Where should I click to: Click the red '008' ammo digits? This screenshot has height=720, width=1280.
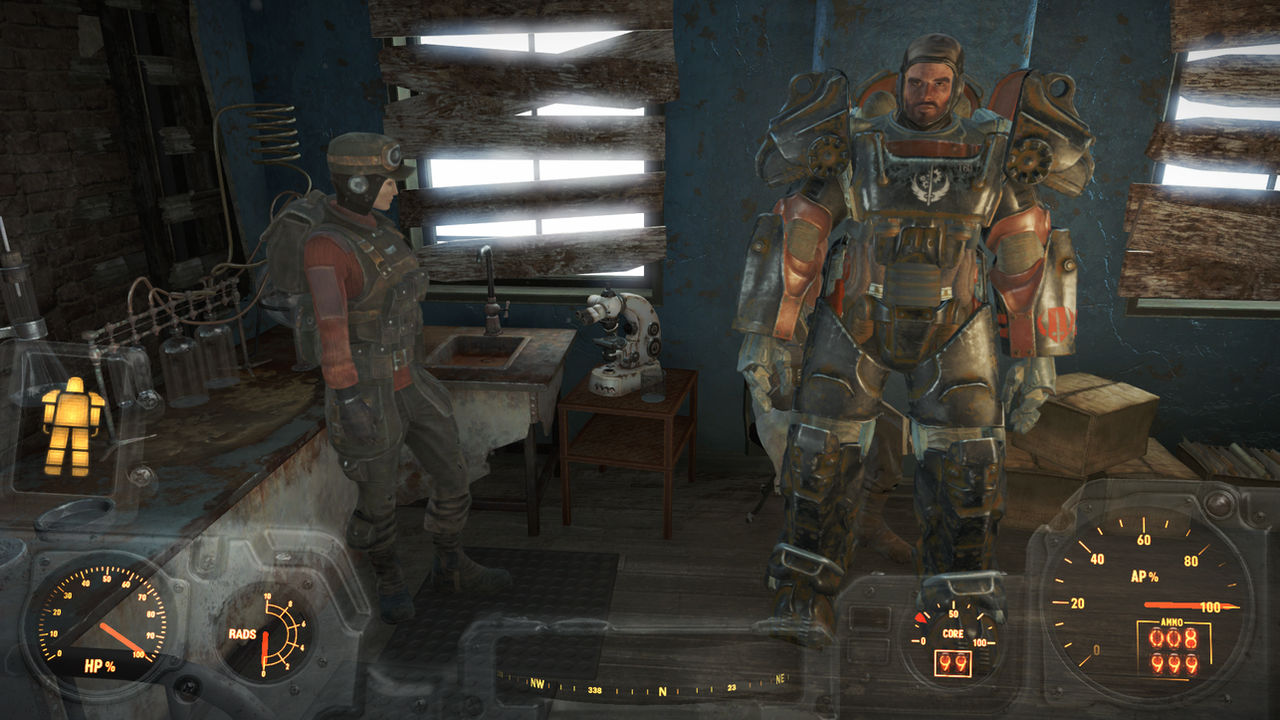(x=1175, y=638)
